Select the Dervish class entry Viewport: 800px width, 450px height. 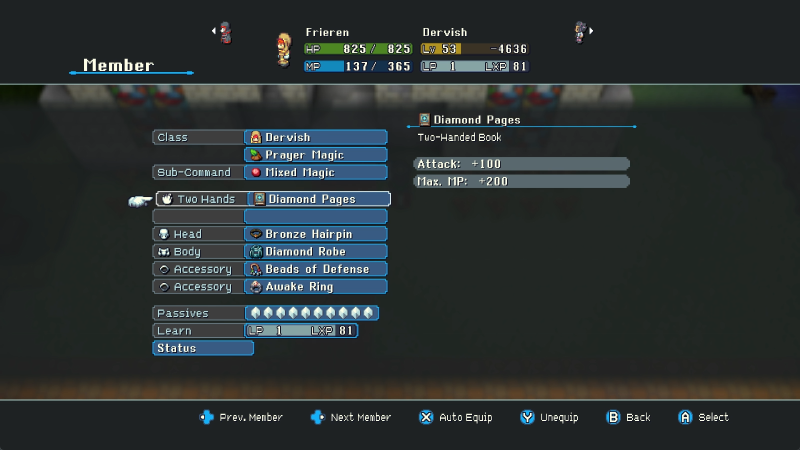click(x=315, y=137)
